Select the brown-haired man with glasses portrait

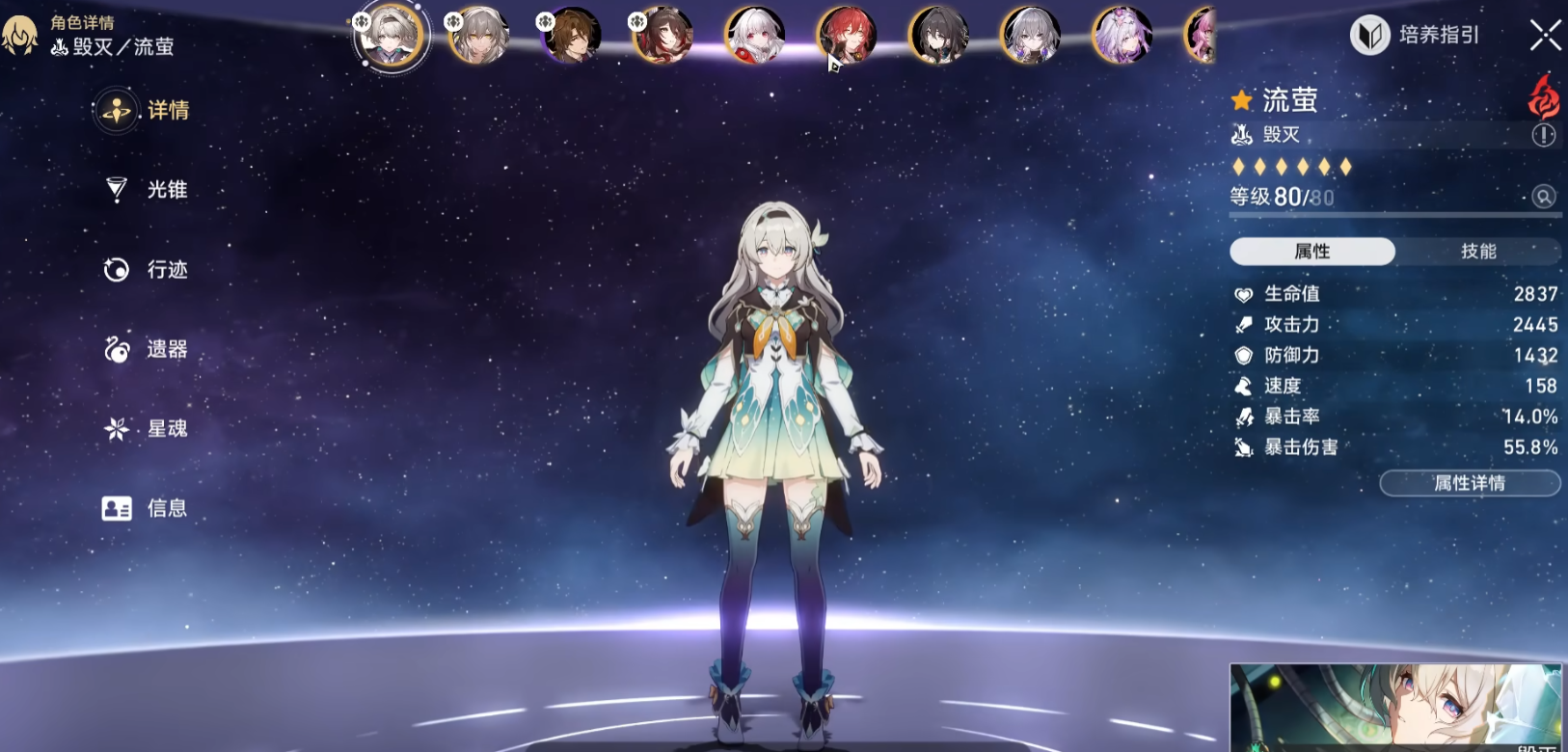572,36
